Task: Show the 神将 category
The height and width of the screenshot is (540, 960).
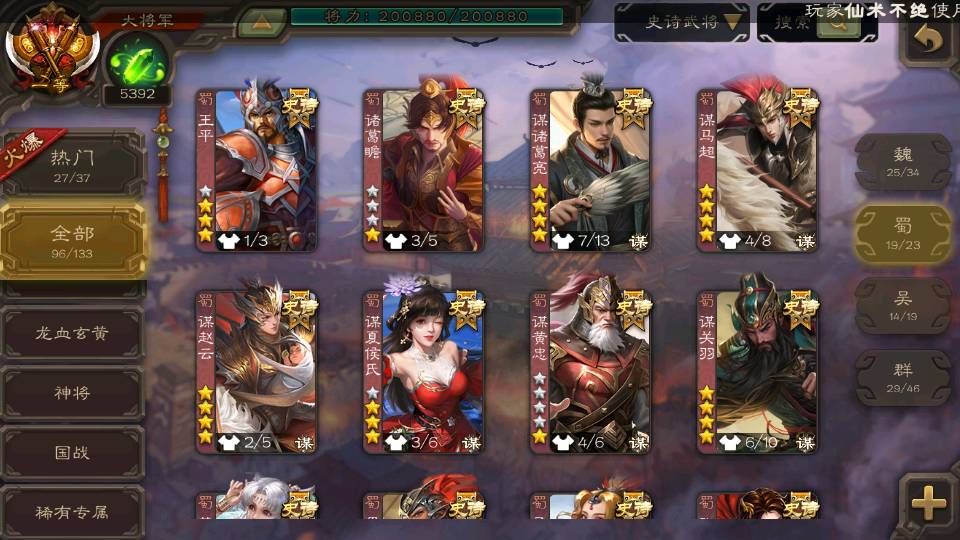Action: click(x=72, y=392)
